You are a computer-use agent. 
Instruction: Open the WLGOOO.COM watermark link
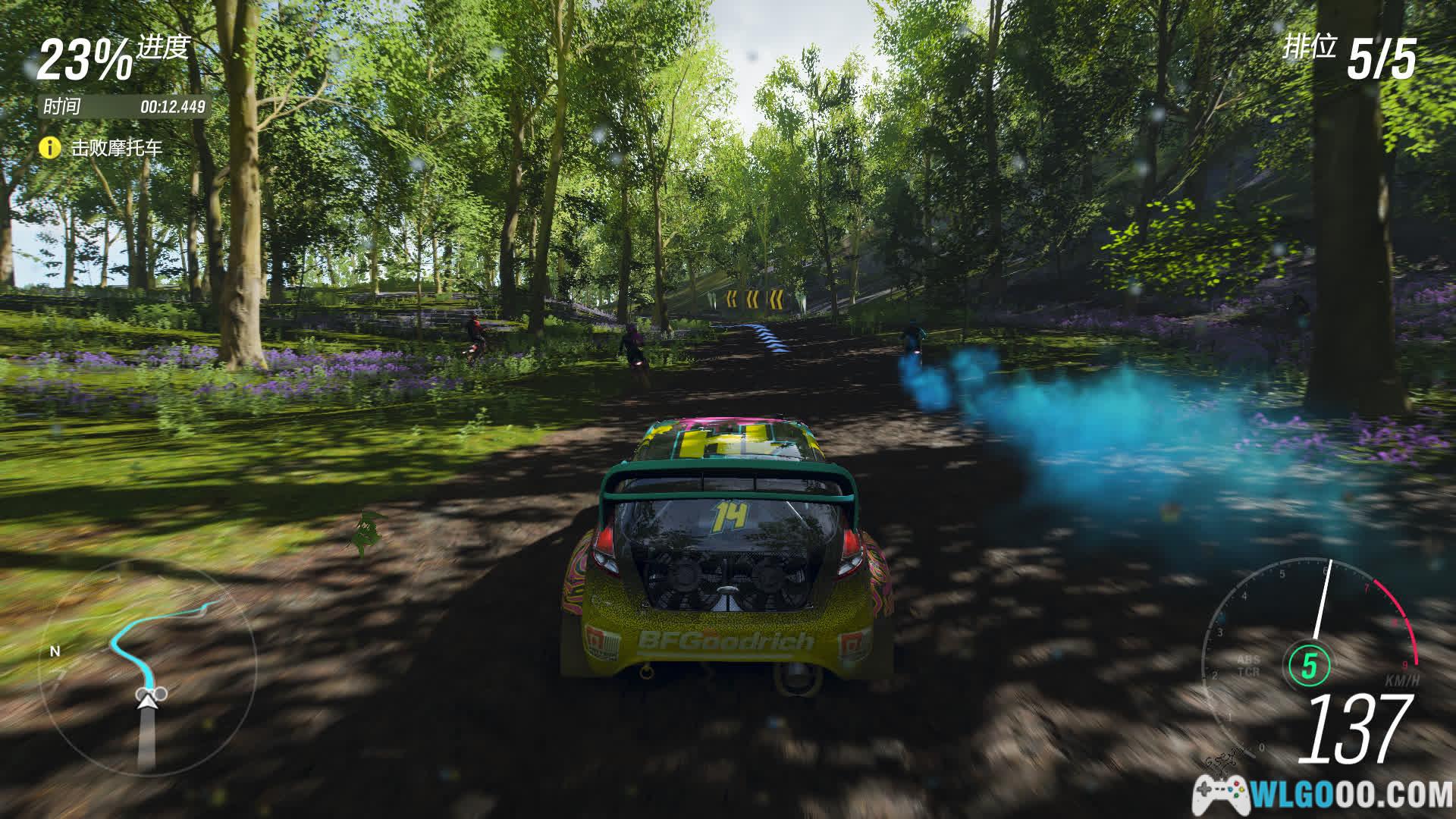(x=1323, y=795)
